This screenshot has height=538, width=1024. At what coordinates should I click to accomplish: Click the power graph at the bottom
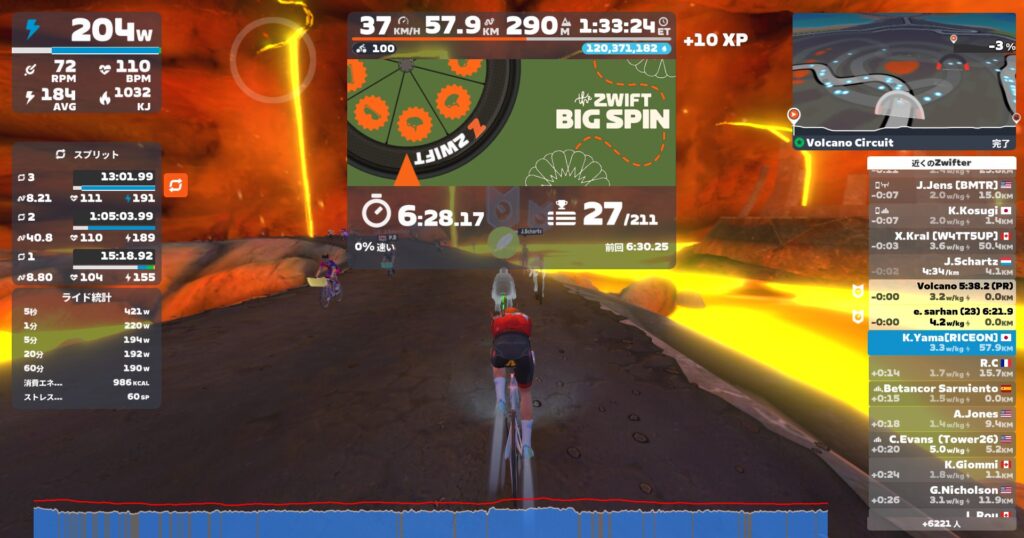click(x=430, y=520)
